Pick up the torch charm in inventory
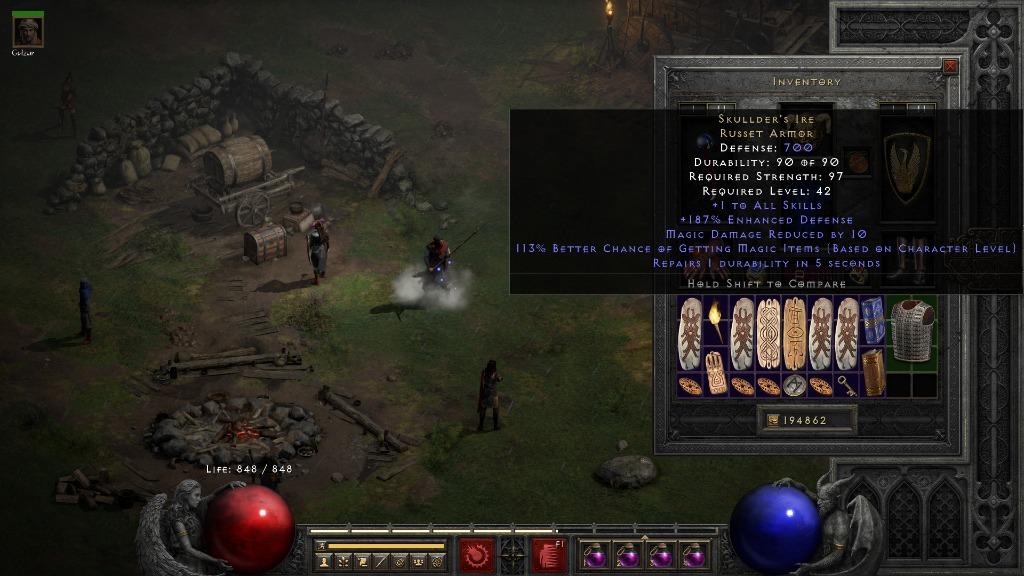The width and height of the screenshot is (1024, 576). click(716, 322)
